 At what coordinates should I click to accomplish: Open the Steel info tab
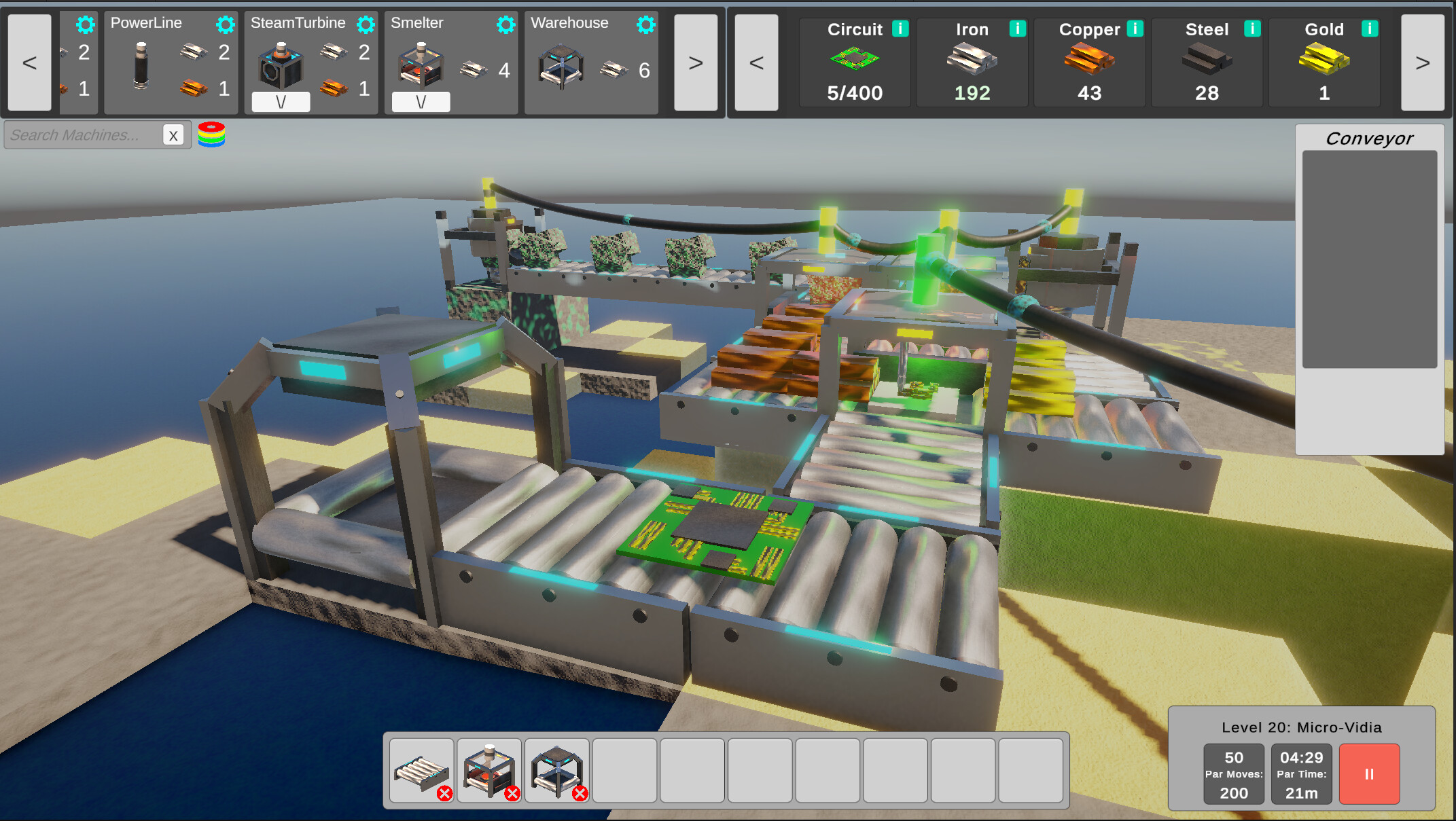tap(1252, 29)
